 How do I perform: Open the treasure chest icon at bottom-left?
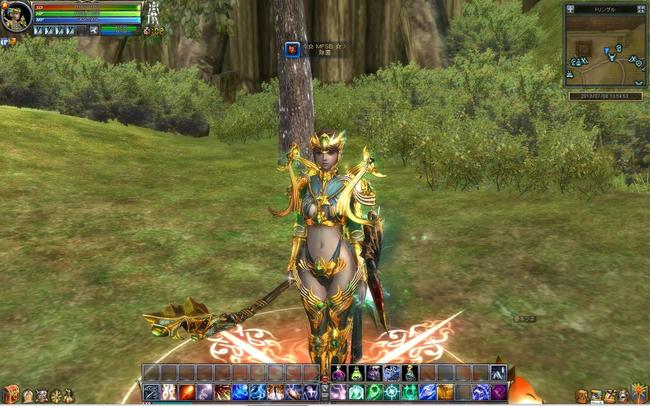(10, 395)
